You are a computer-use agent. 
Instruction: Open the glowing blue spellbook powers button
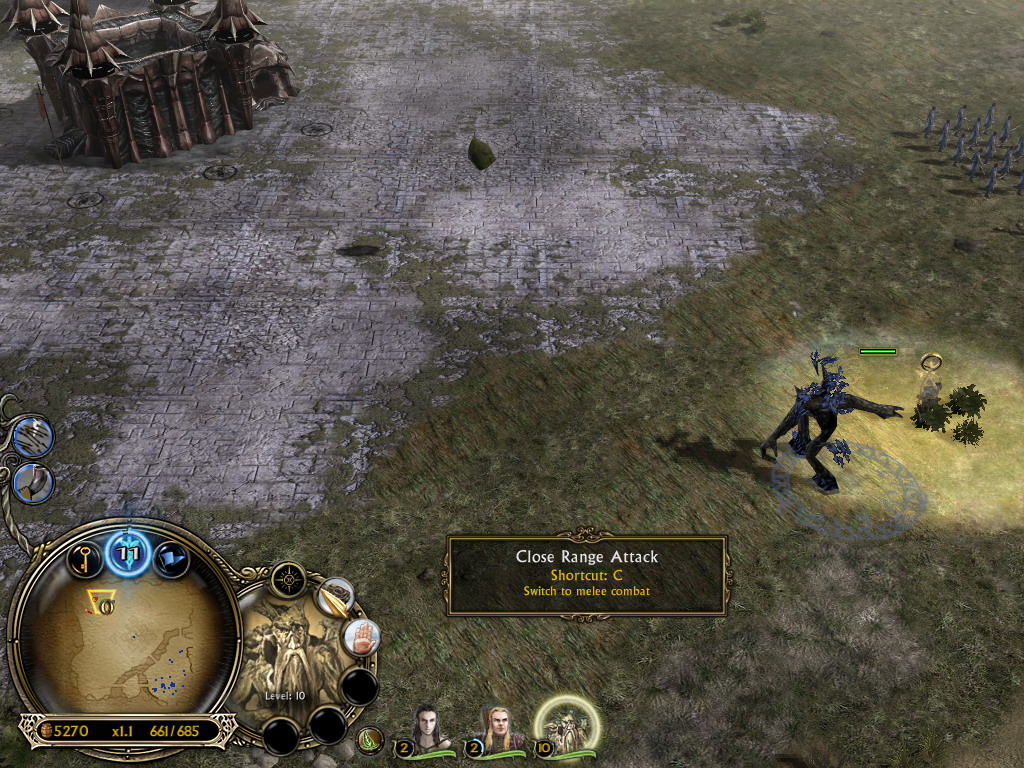point(129,552)
